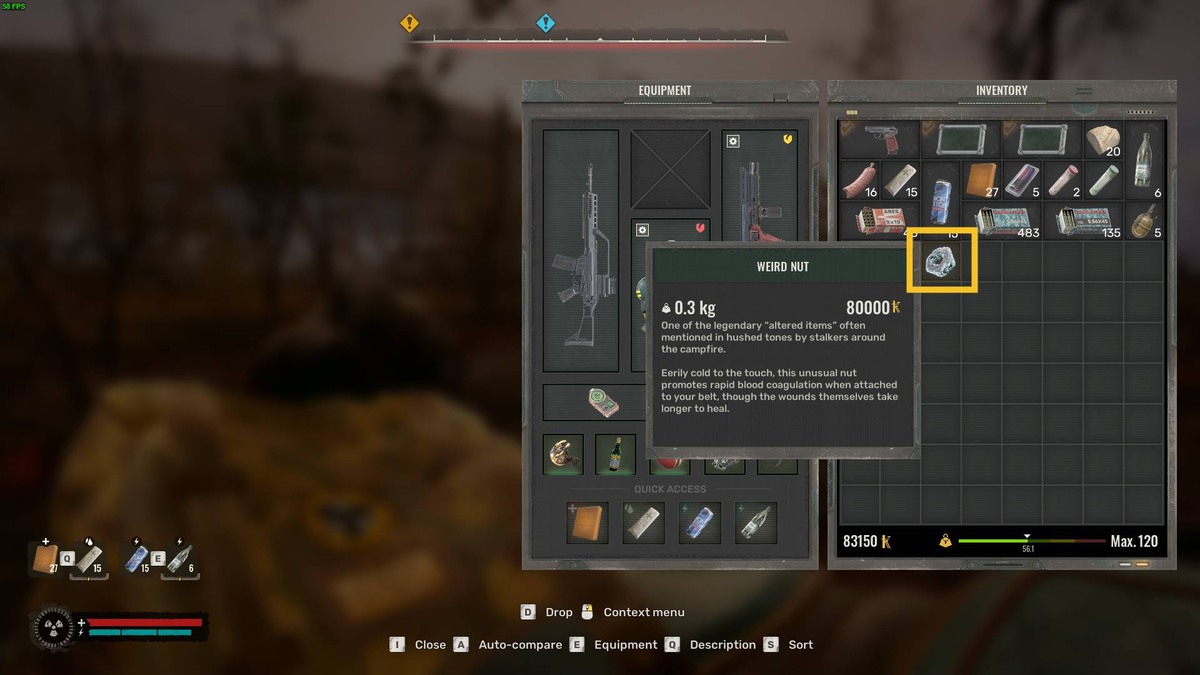Pick the glass bottle stack of 6
Screen dimensions: 1200x675
(x=1144, y=160)
